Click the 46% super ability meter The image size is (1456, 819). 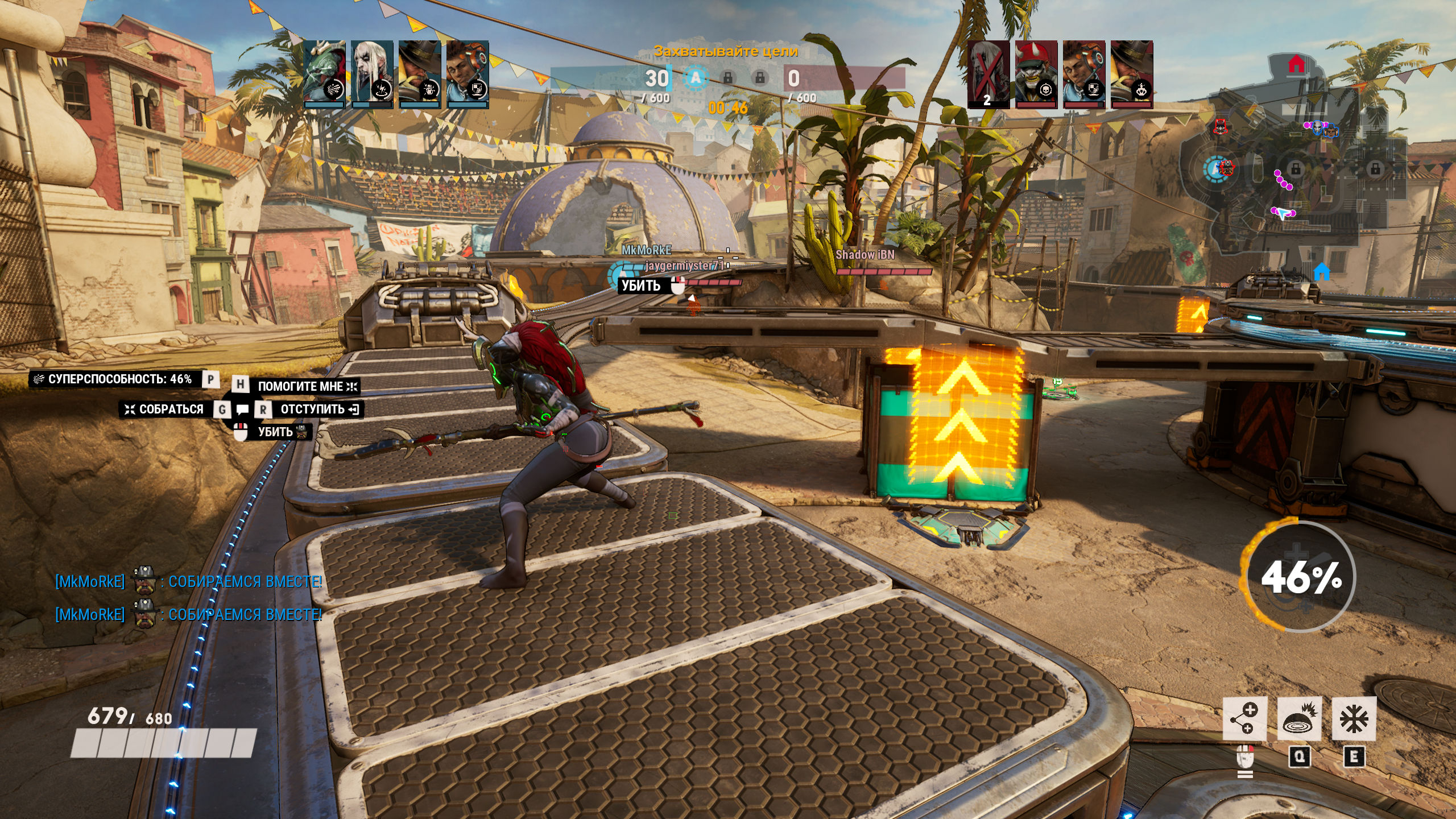(x=1299, y=576)
